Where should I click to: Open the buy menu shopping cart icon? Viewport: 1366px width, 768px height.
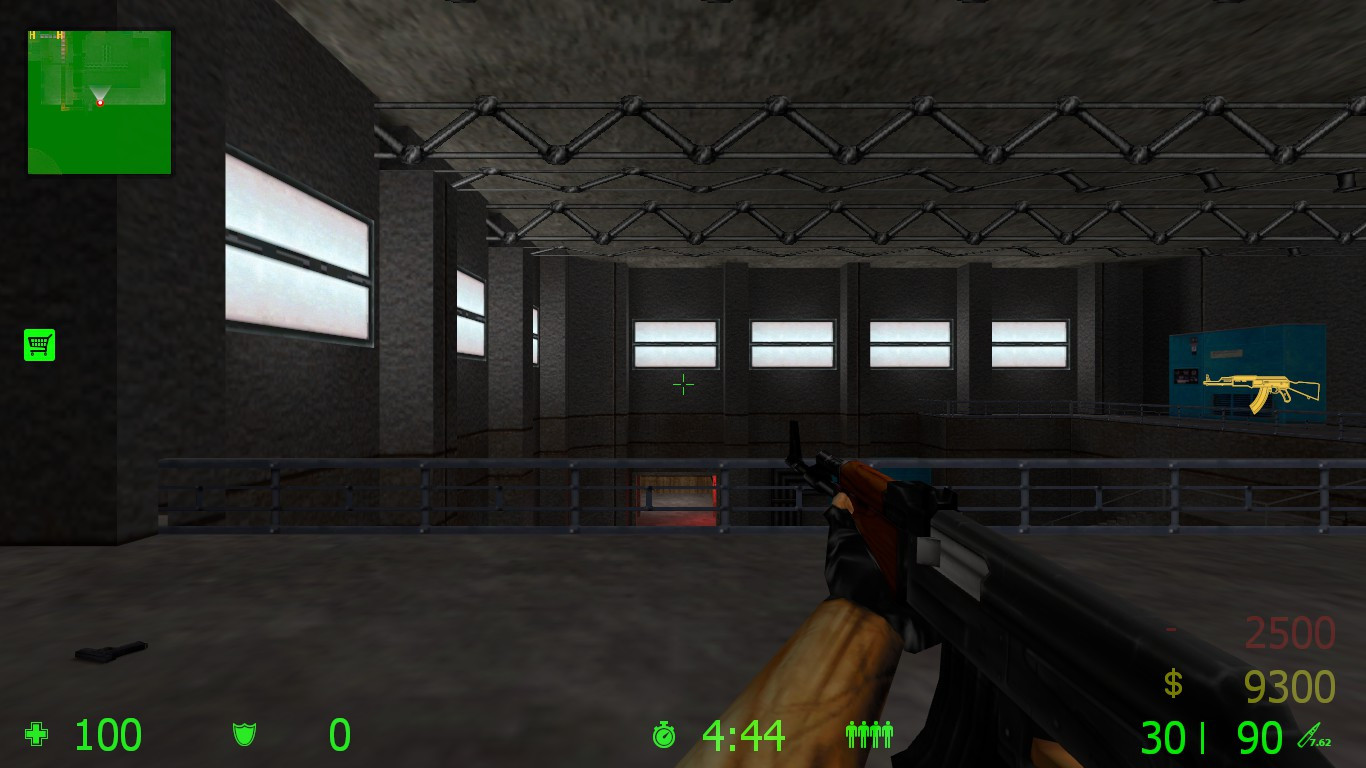[37, 344]
